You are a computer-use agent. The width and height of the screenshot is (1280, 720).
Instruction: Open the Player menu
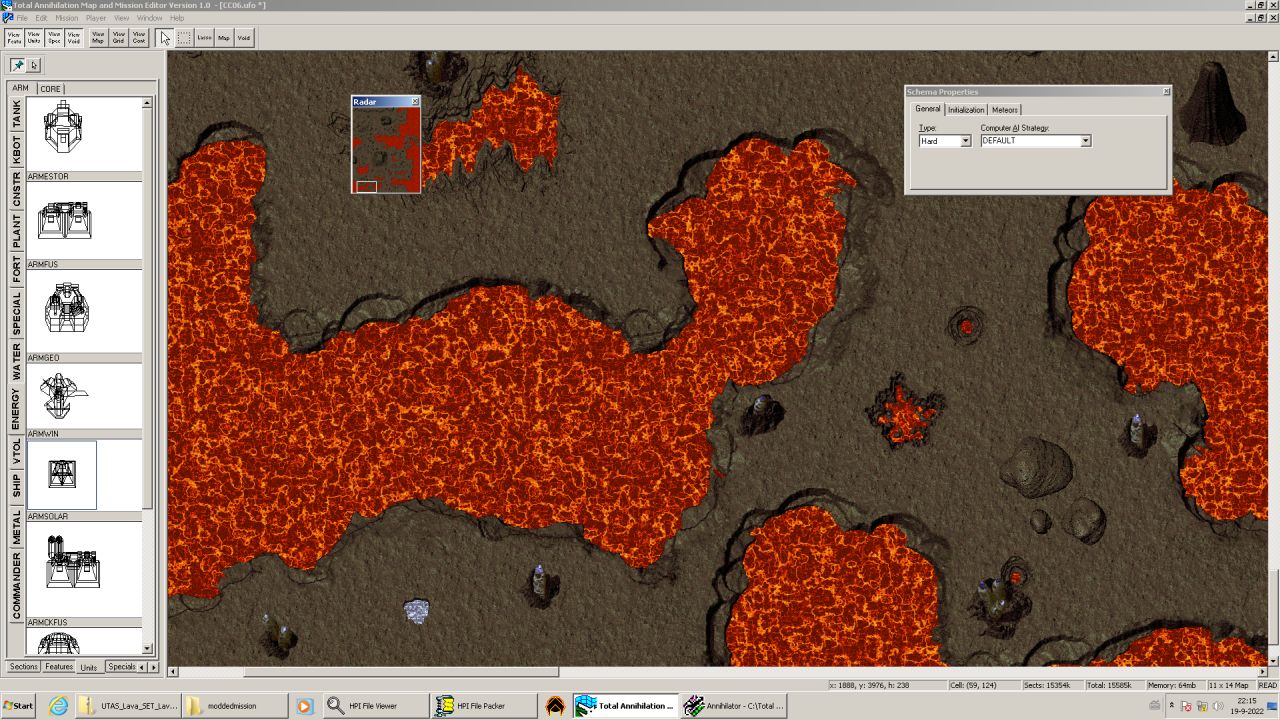(96, 18)
